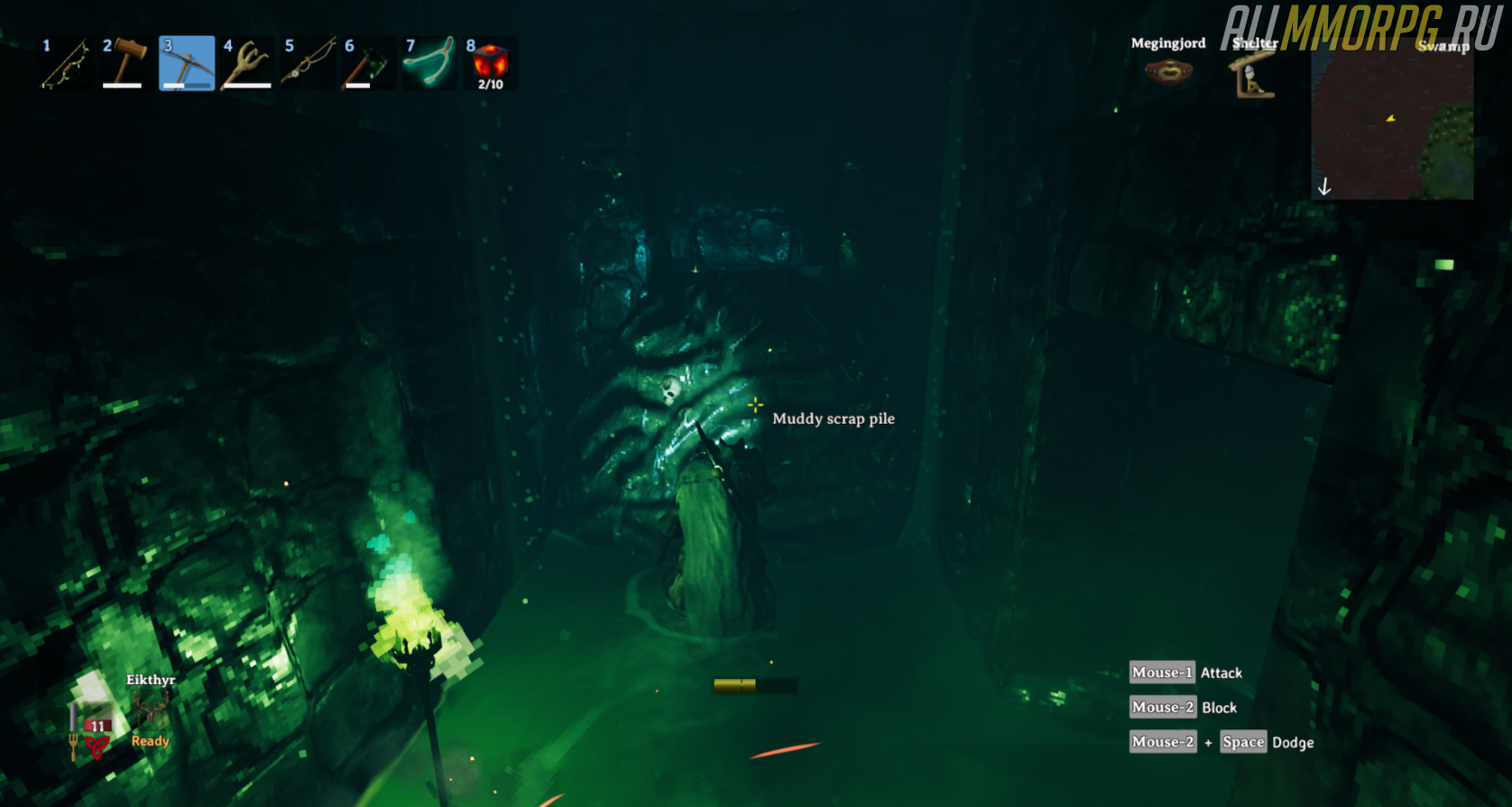
Task: Pick the surtling core stack slot
Action: (x=490, y=63)
